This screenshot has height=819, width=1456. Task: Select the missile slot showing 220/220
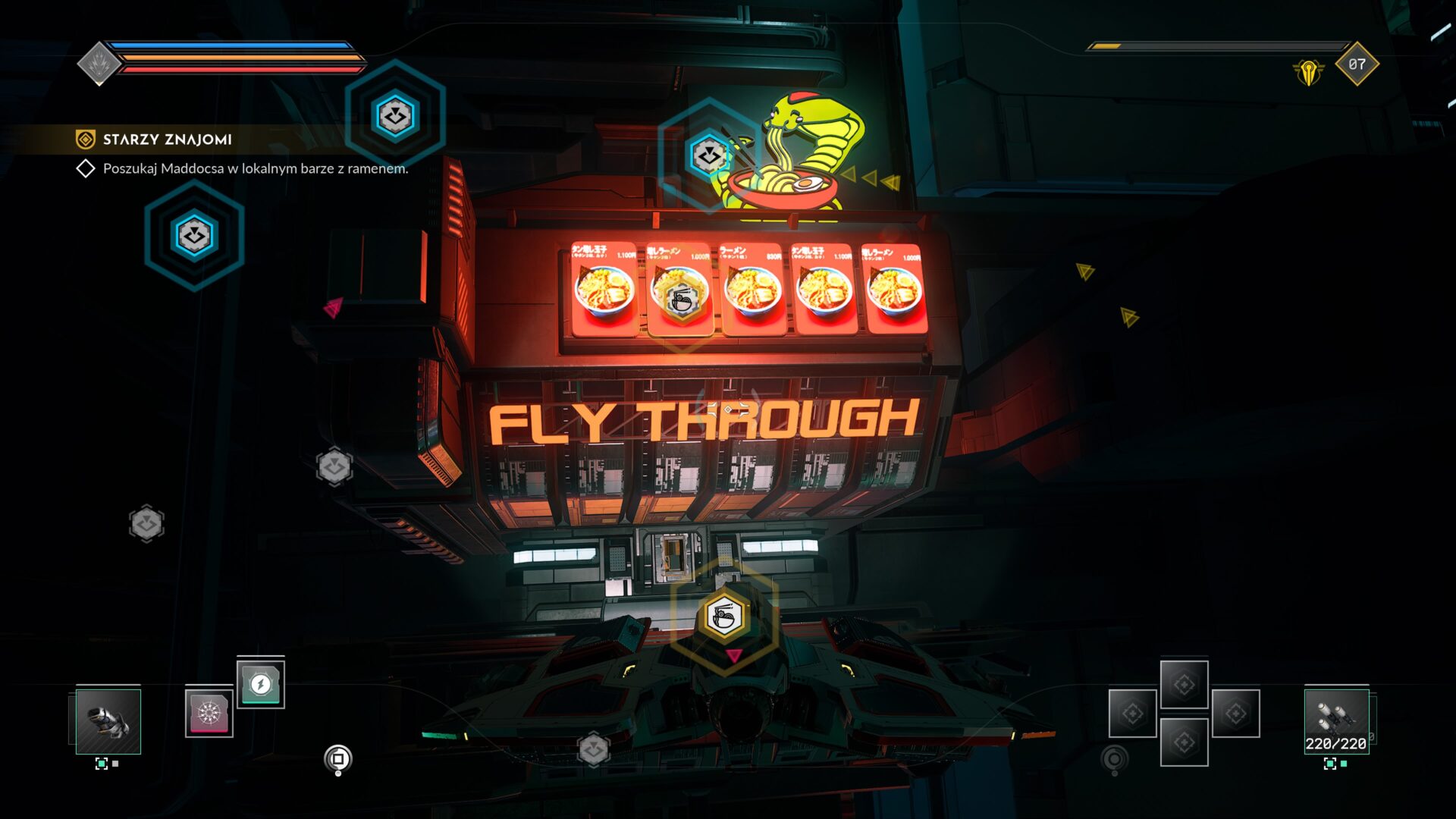[x=1336, y=721]
